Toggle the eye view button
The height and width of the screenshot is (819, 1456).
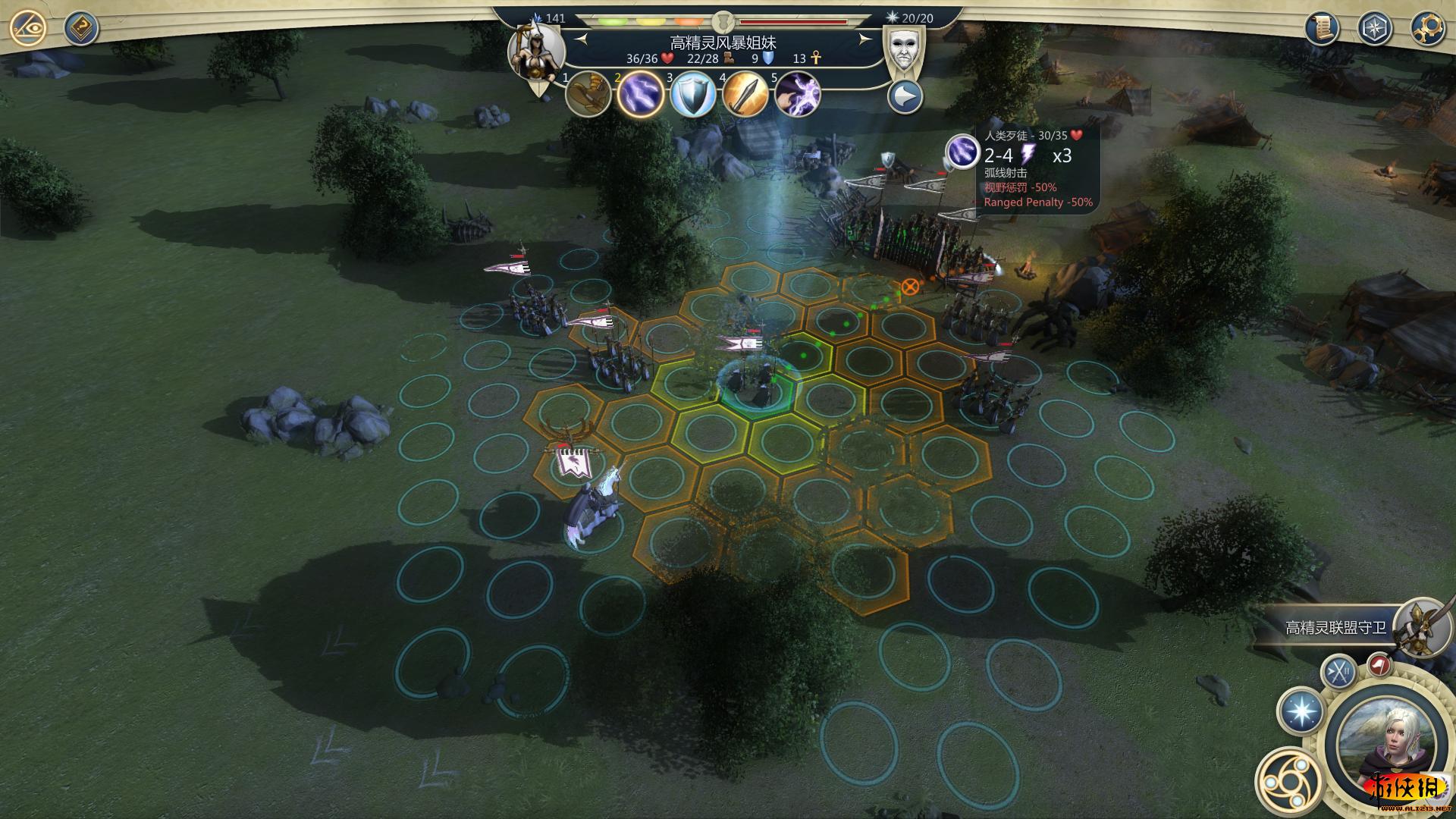click(28, 29)
